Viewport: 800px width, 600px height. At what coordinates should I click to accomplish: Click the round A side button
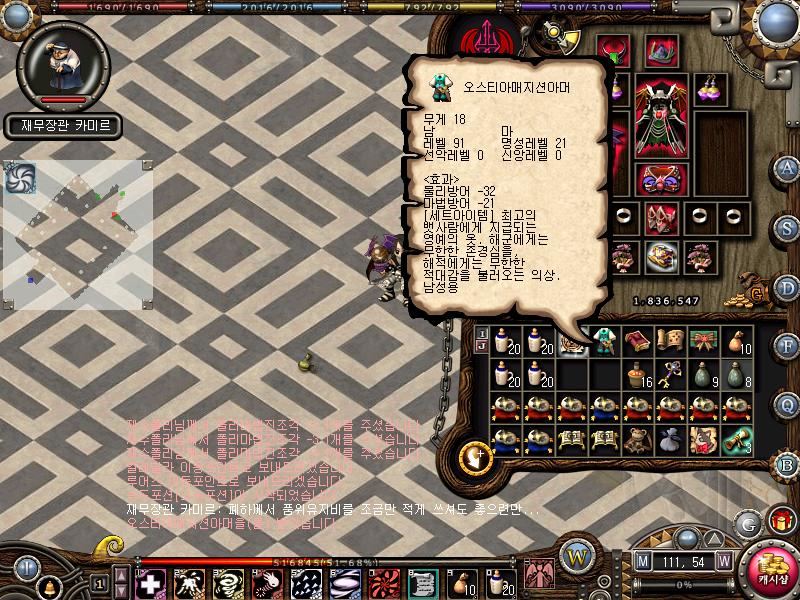[788, 167]
